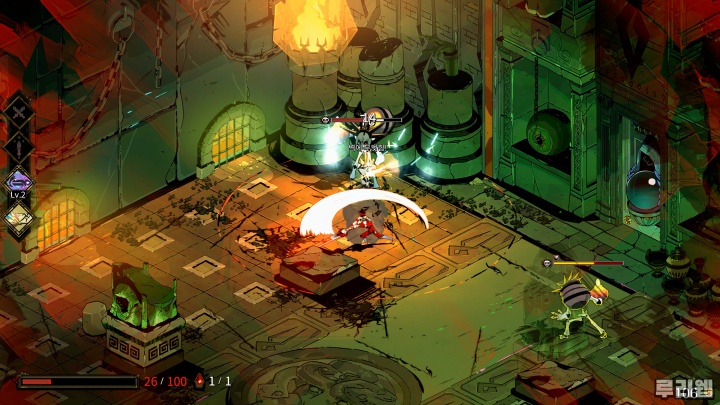Click the red bloodstone cast ammo icon
The height and width of the screenshot is (405, 720).
[200, 381]
